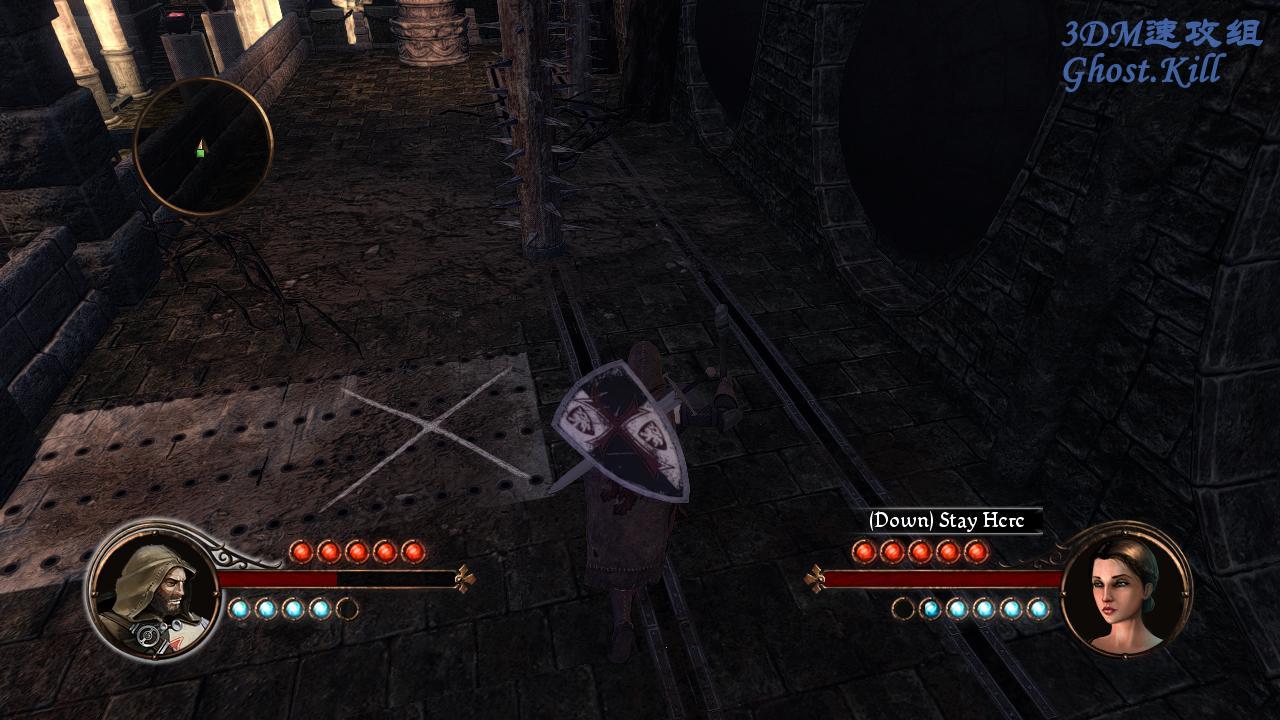Select the female companion portrait
This screenshot has width=1280, height=720.
[1125, 589]
